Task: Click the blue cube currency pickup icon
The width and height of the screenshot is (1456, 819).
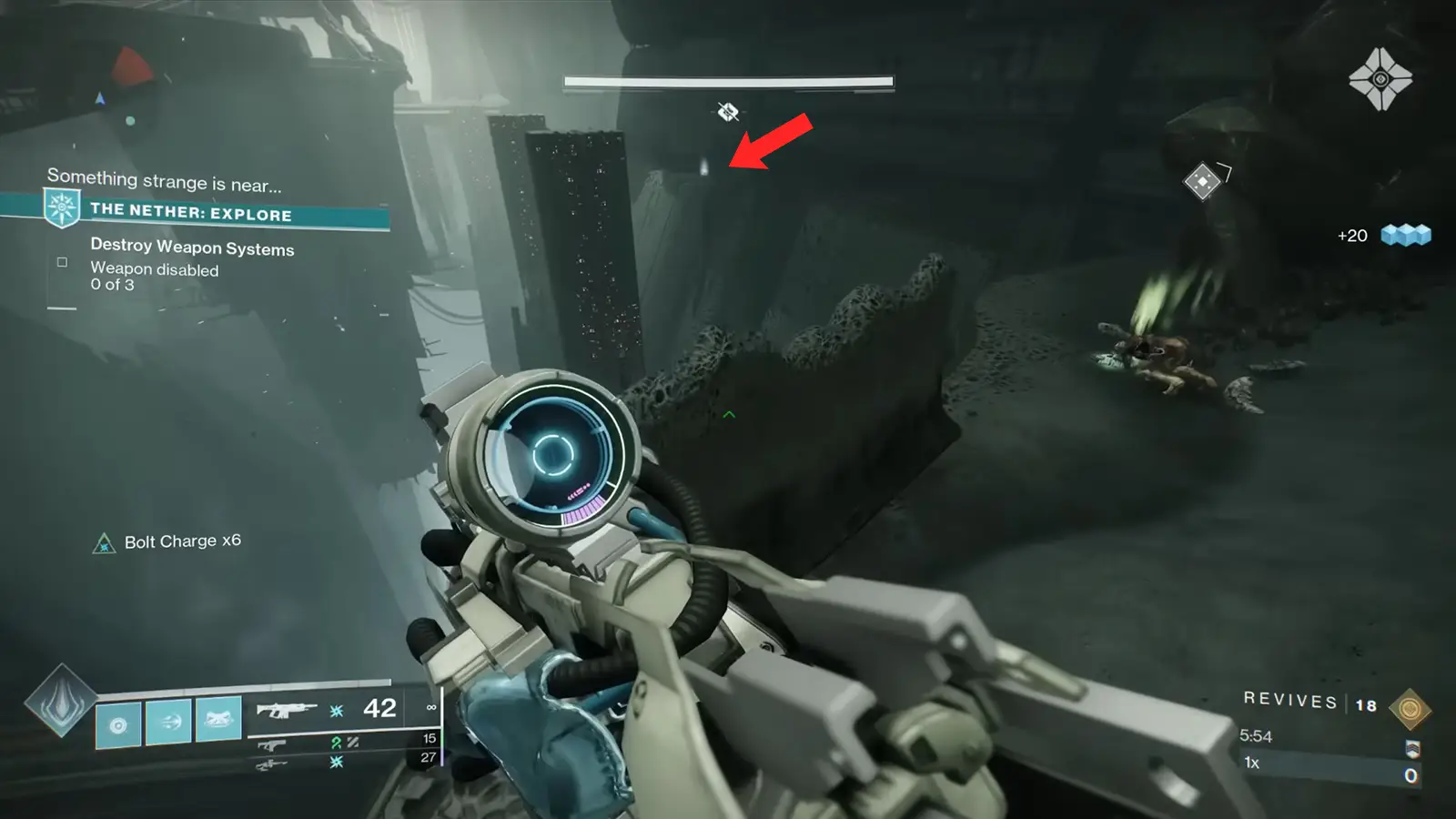Action: 1405,236
